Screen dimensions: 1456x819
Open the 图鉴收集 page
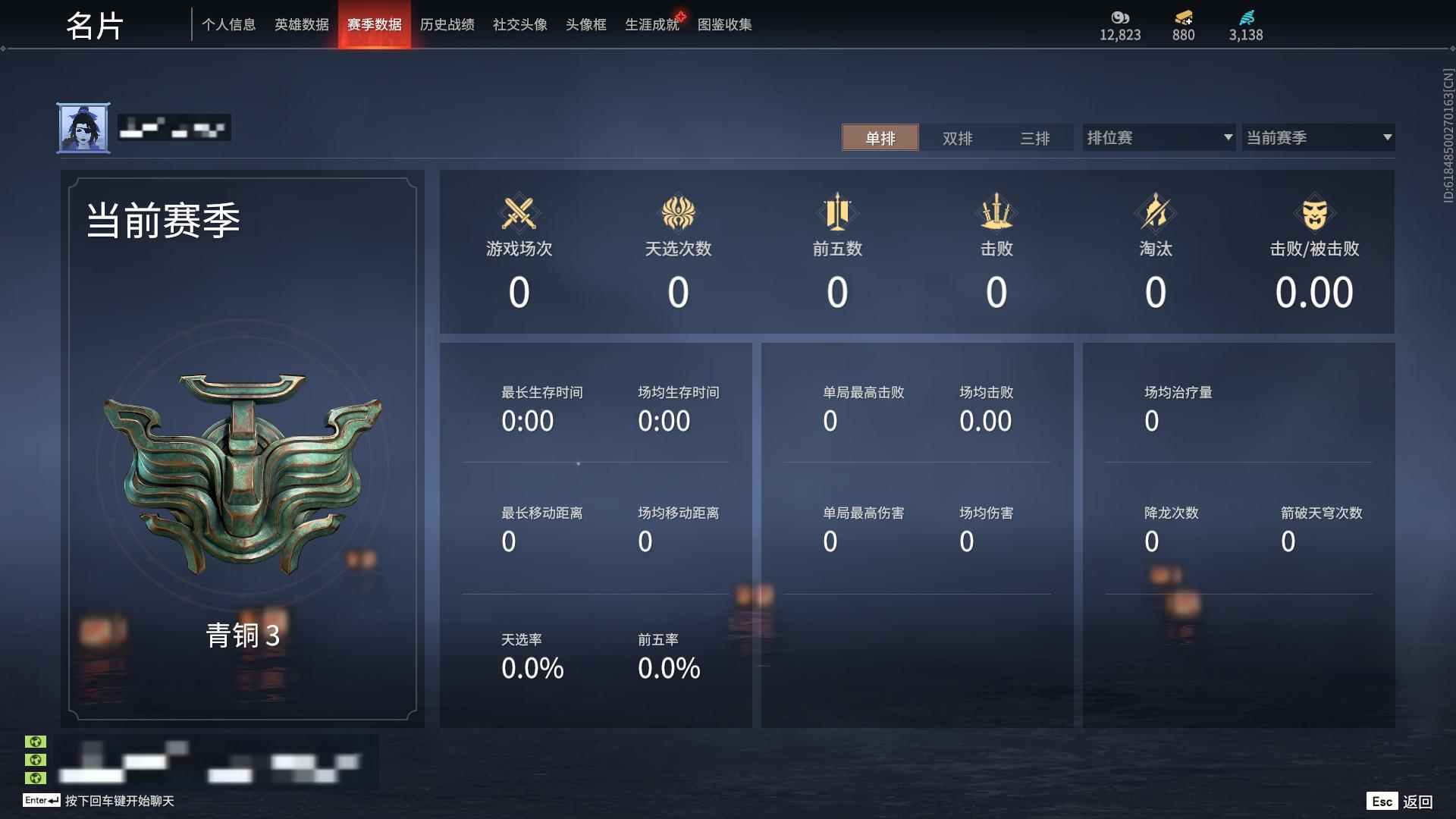pos(725,24)
